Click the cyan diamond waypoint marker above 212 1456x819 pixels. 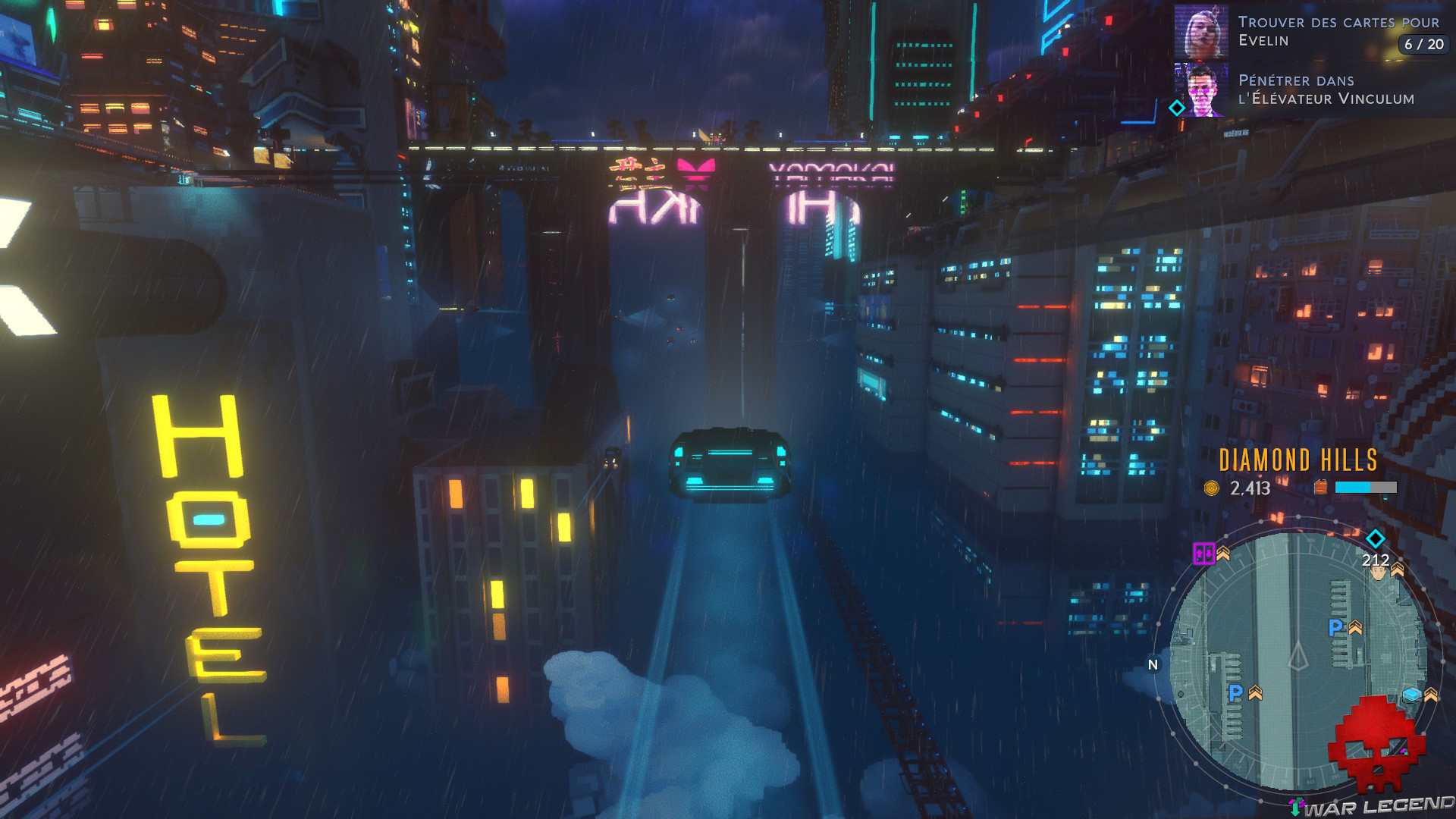tap(1374, 538)
